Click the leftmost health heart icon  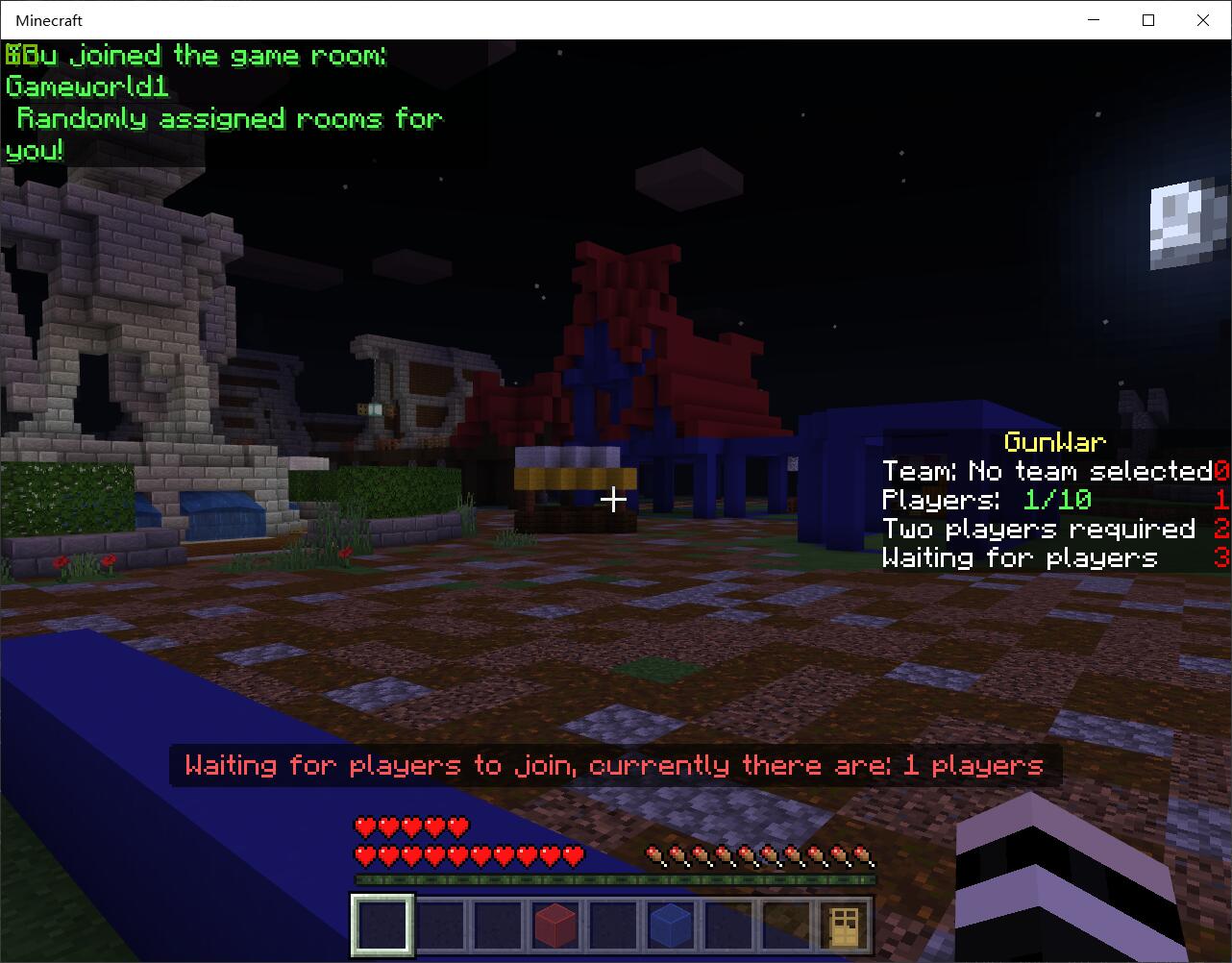click(363, 825)
